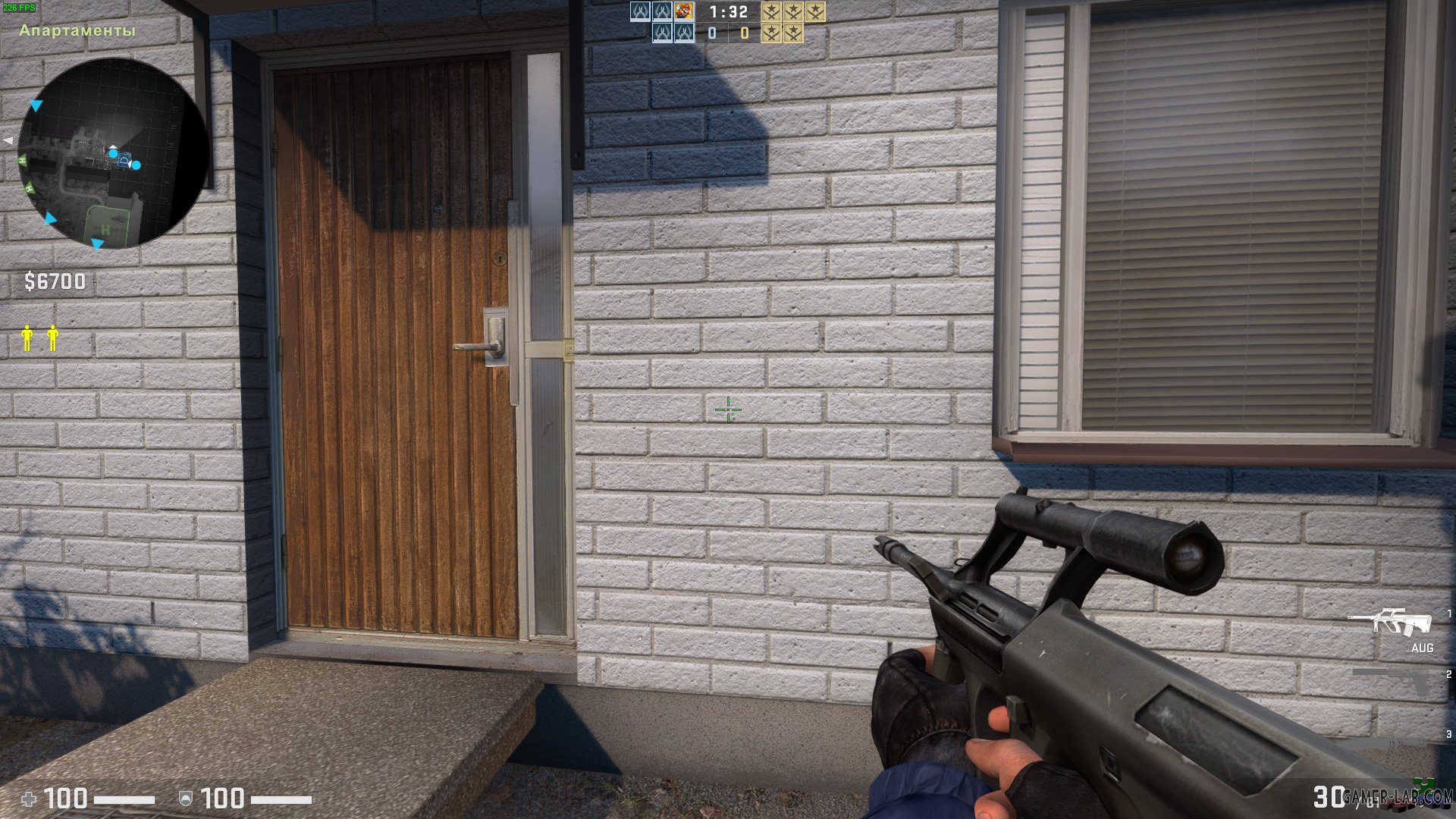Click the CT score of 0

(711, 33)
